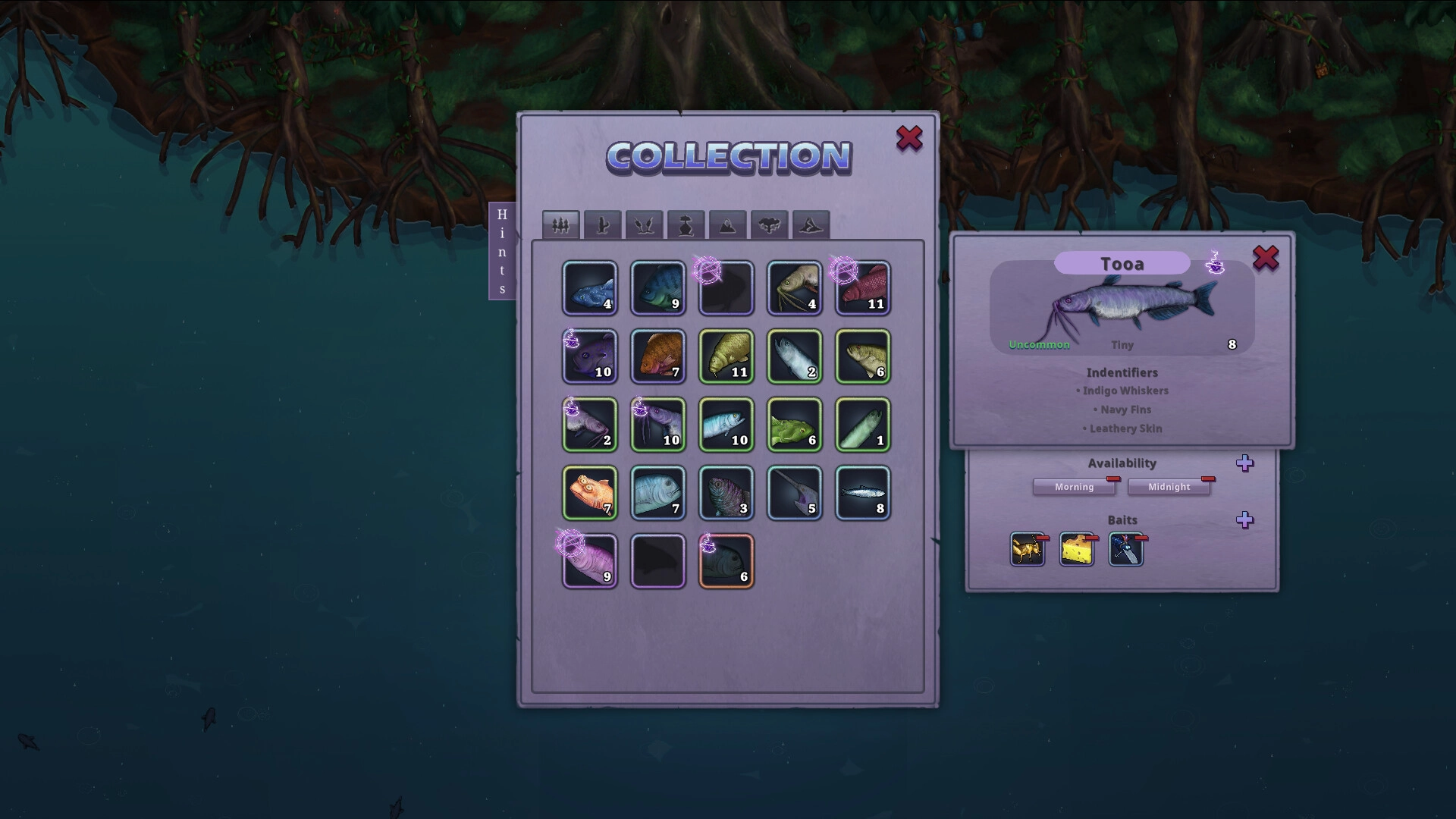Add an Availability time entry
The image size is (1456, 819).
pyautogui.click(x=1244, y=463)
